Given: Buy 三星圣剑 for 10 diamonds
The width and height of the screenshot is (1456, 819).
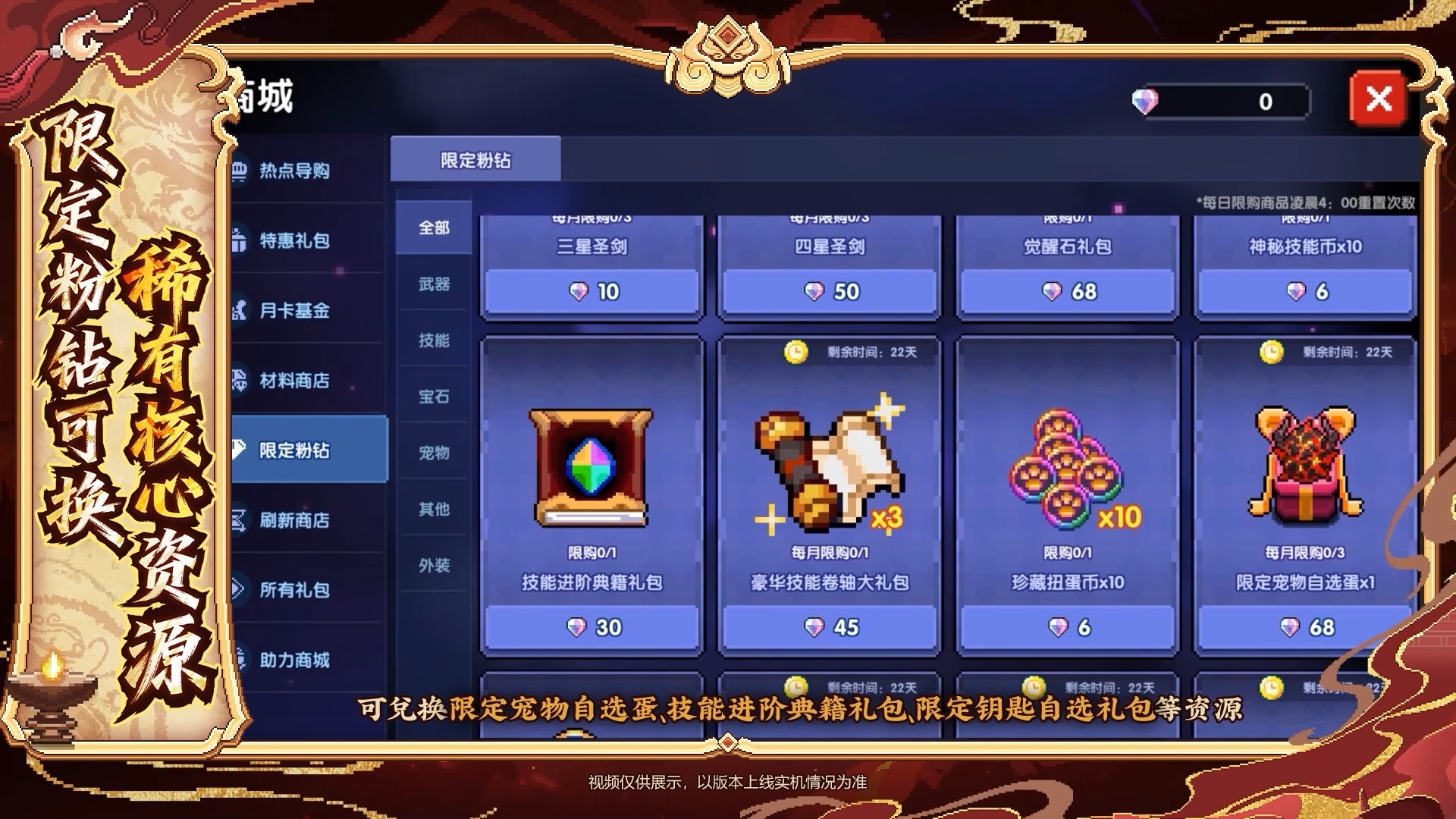Looking at the screenshot, I should point(593,291).
